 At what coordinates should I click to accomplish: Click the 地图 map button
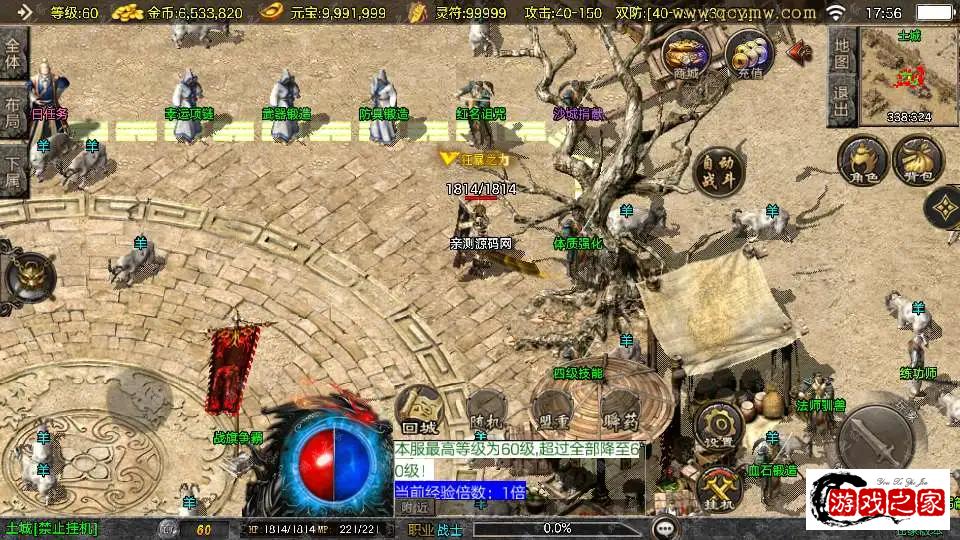pyautogui.click(x=842, y=53)
